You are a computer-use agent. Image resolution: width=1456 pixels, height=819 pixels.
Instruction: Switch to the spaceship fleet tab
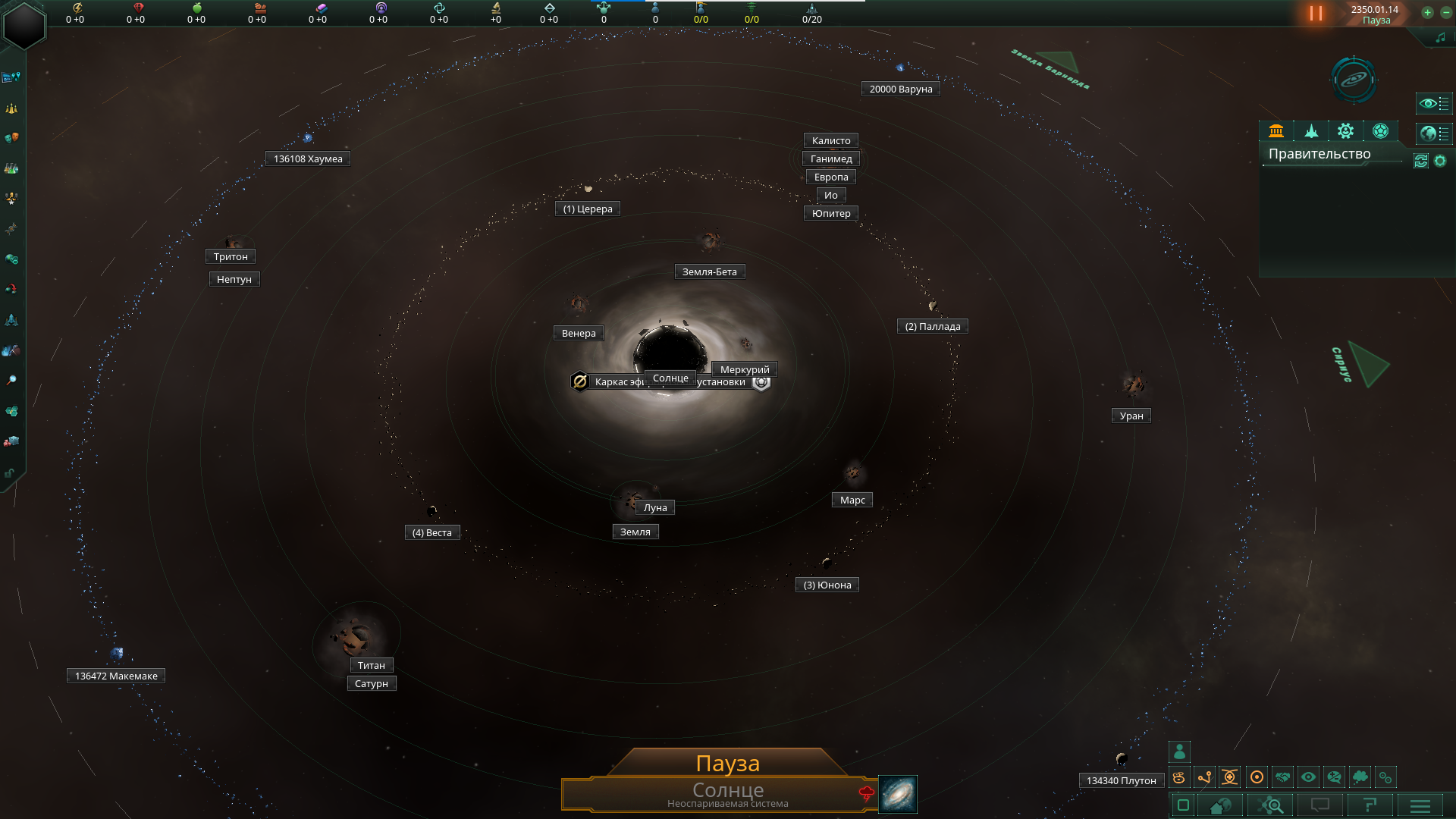[x=1311, y=131]
